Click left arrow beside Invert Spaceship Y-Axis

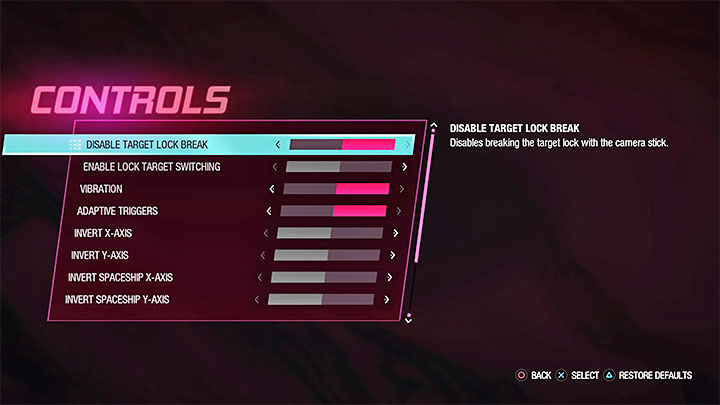coord(257,299)
